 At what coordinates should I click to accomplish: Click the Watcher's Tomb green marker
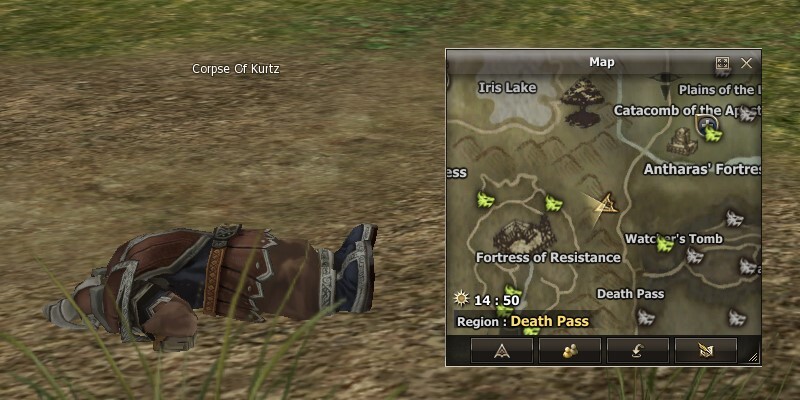663,244
